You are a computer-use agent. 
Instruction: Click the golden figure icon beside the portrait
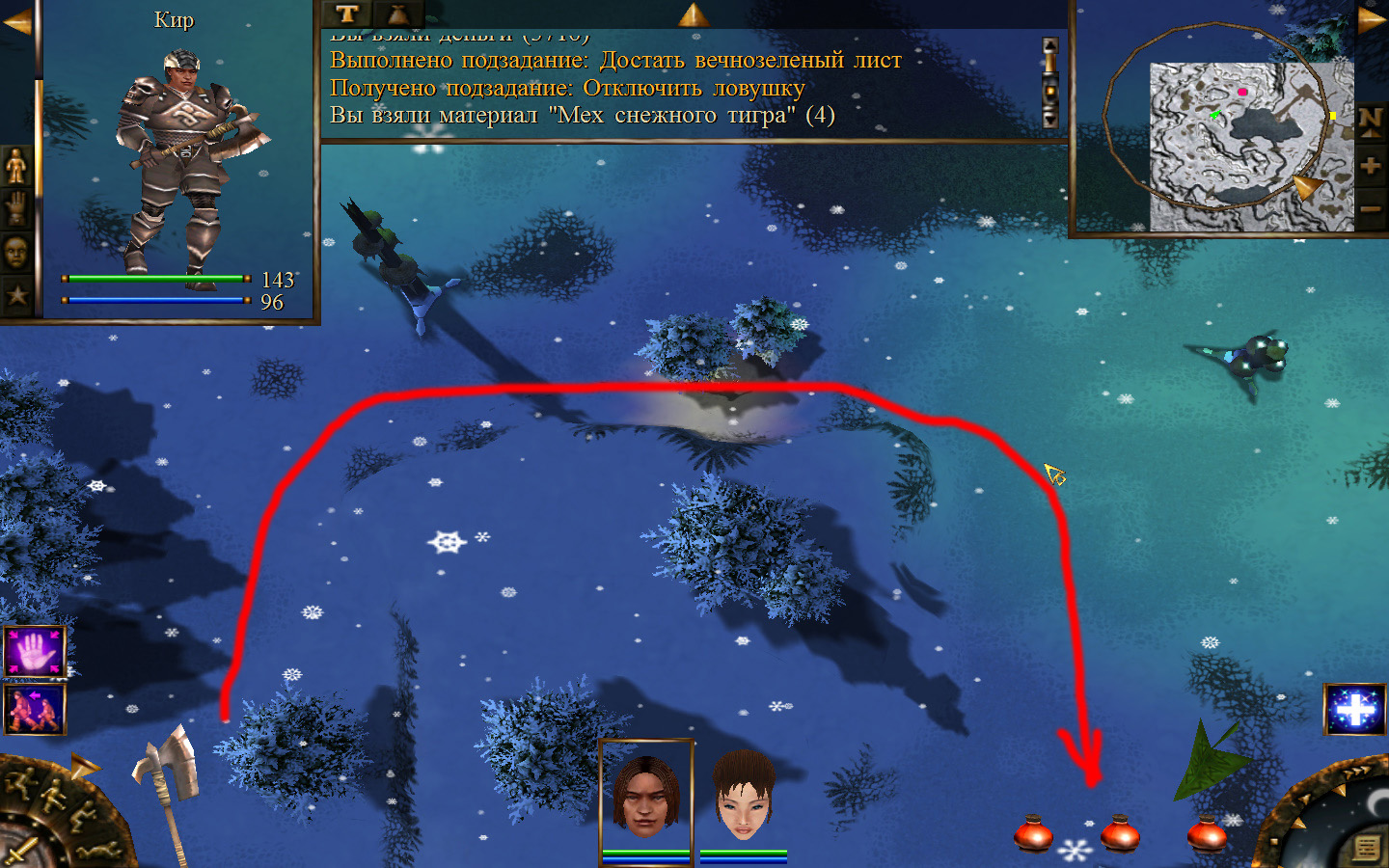tap(16, 167)
